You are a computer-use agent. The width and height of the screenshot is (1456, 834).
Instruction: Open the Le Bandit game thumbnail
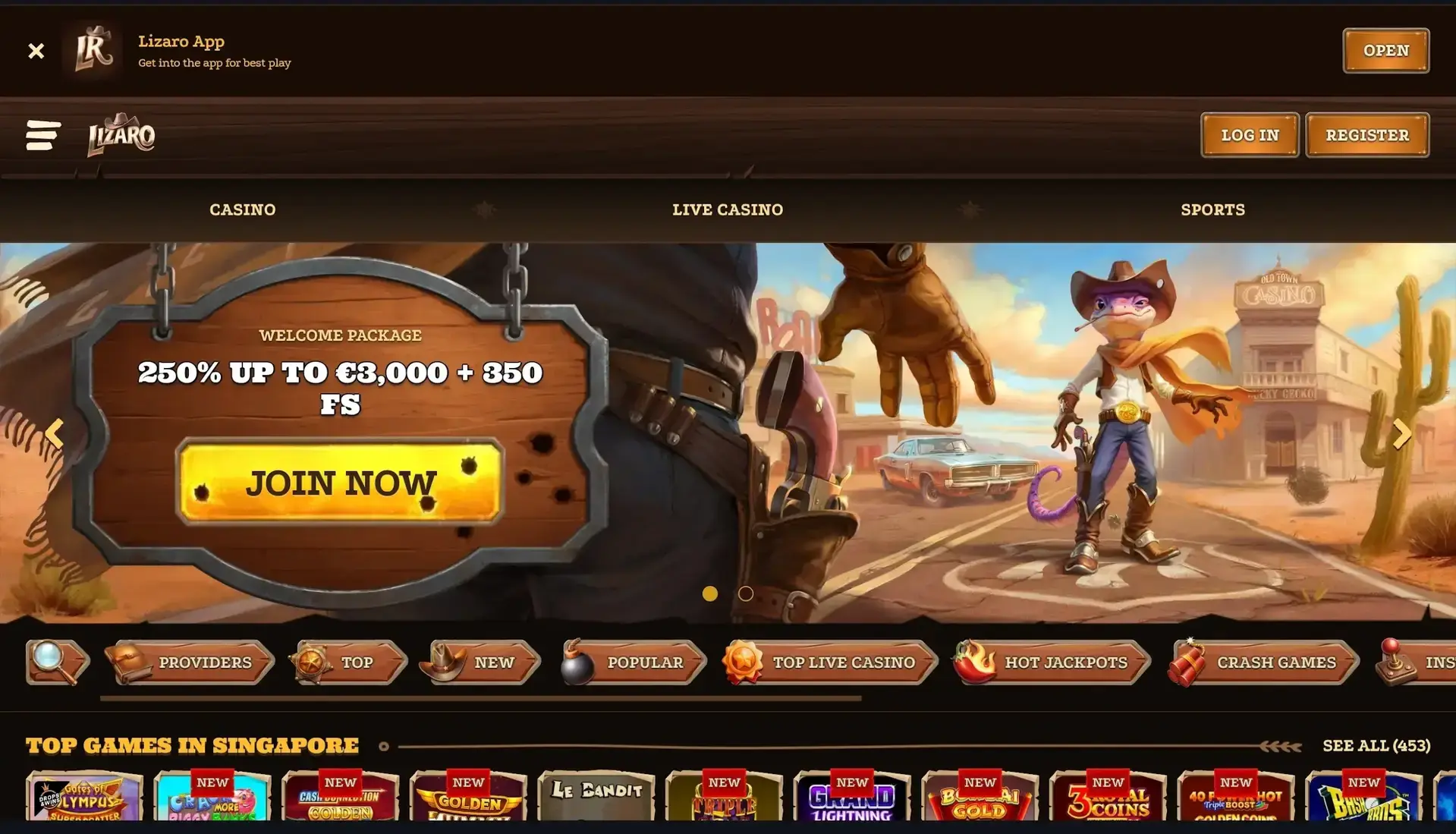pyautogui.click(x=596, y=804)
